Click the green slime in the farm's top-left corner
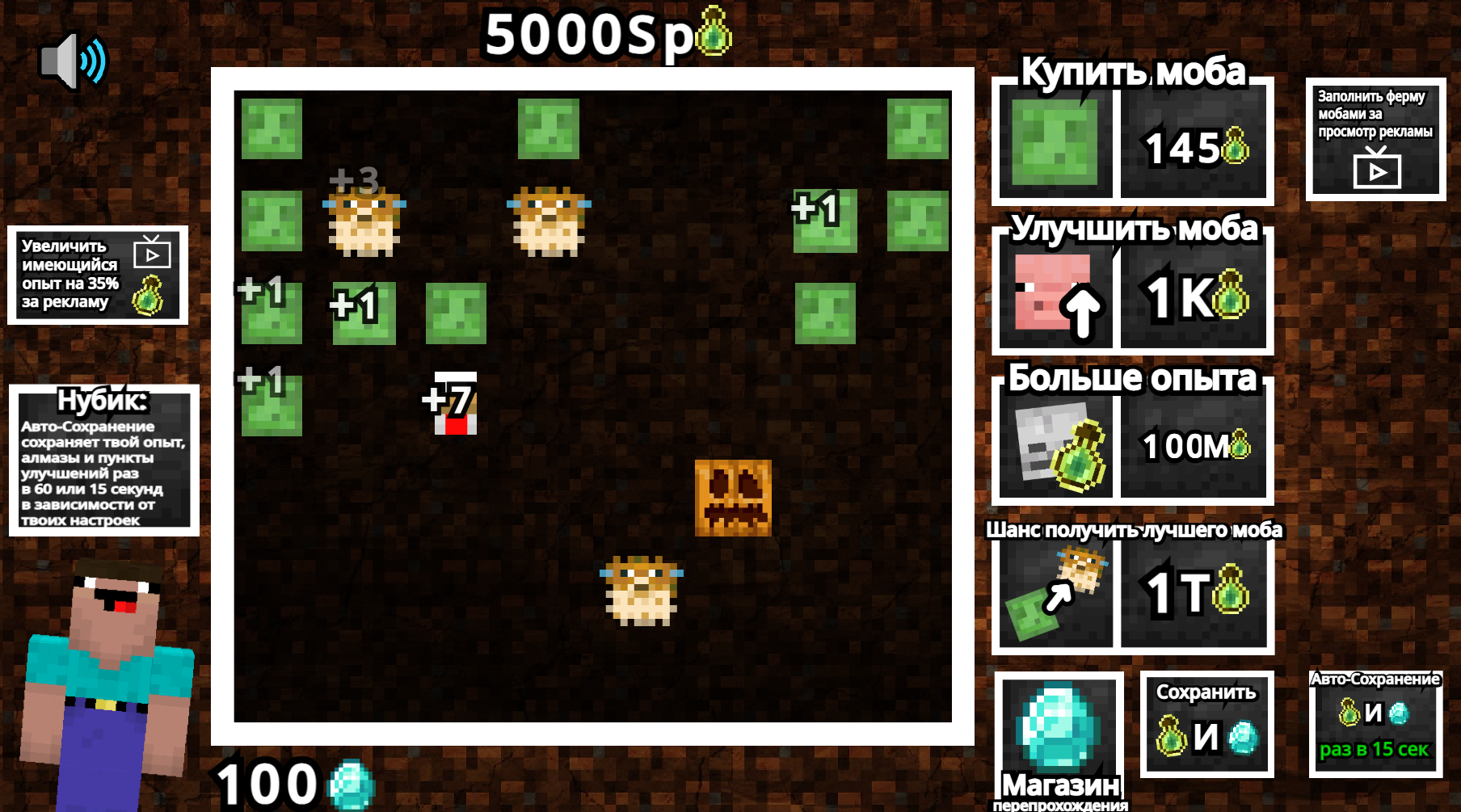This screenshot has width=1461, height=812. (x=272, y=129)
